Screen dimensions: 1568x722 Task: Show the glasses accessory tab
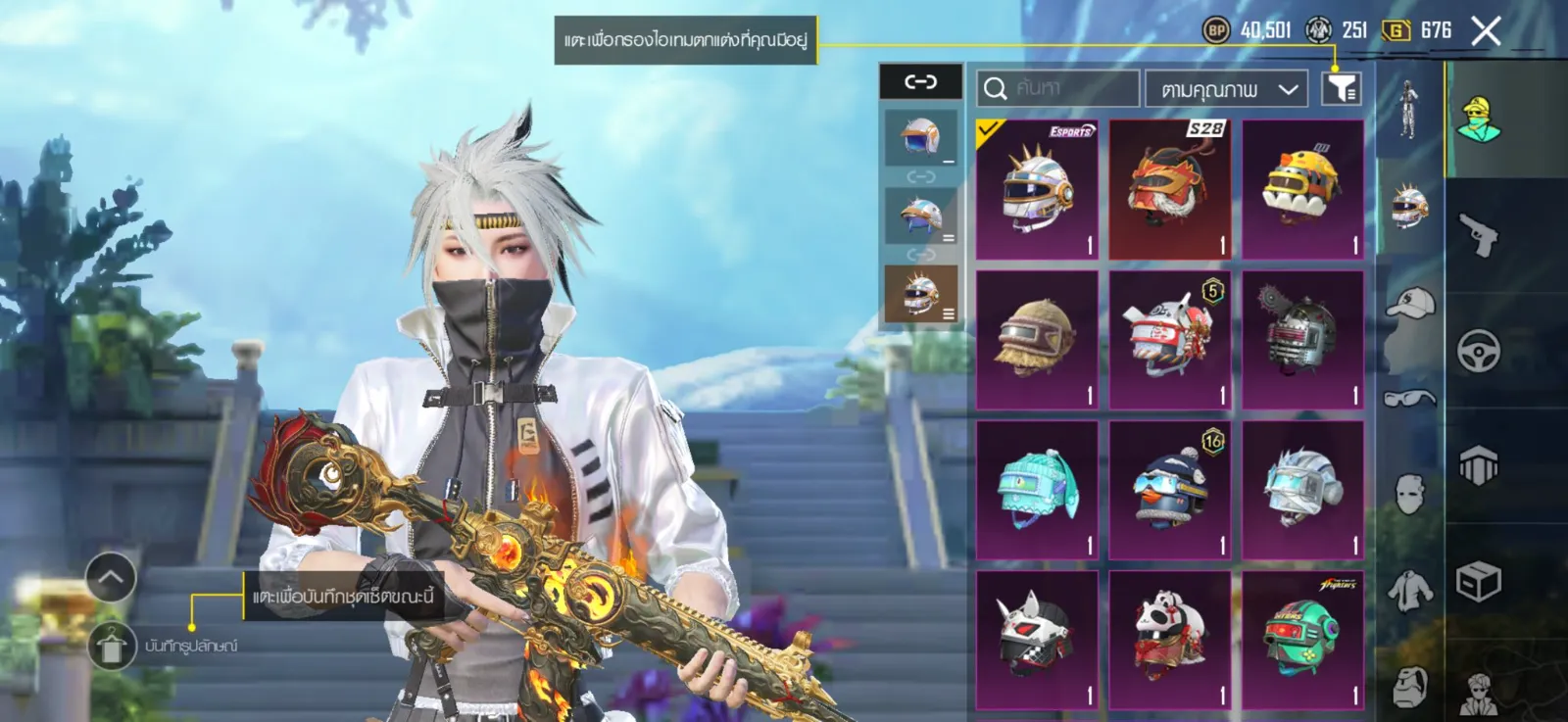pyautogui.click(x=1409, y=398)
